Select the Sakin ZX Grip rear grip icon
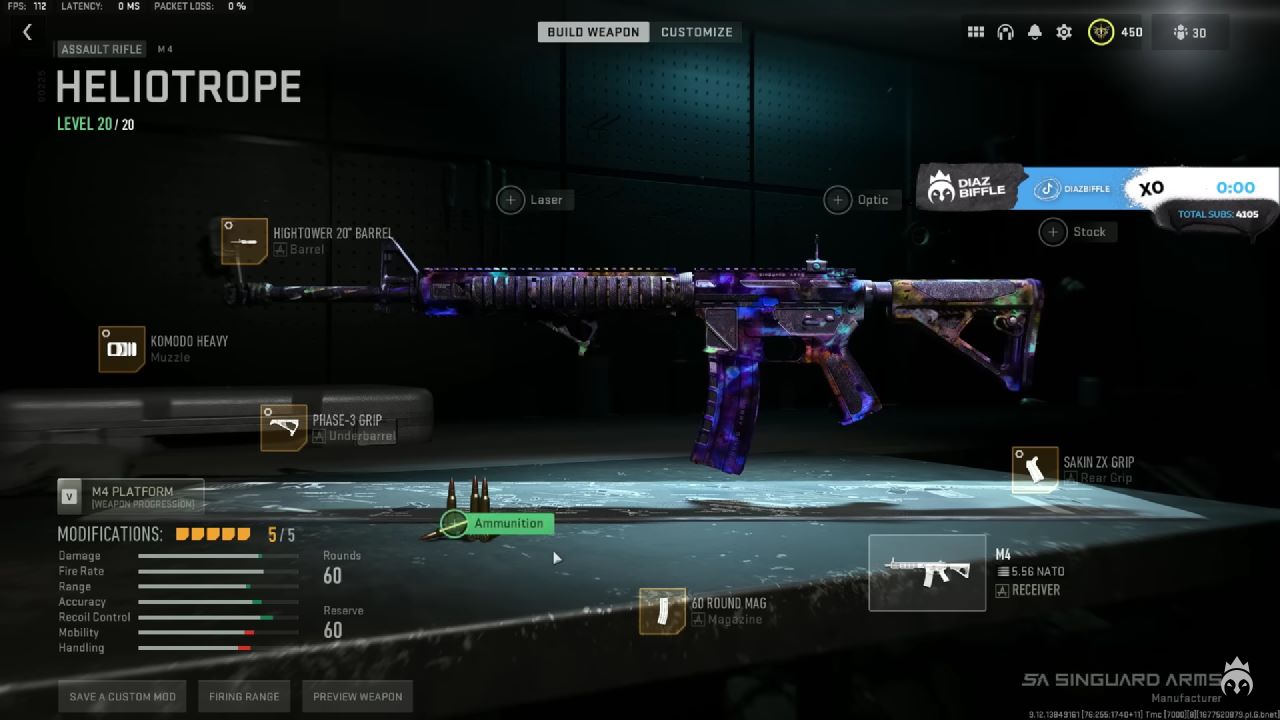This screenshot has width=1280, height=720. coord(1035,469)
